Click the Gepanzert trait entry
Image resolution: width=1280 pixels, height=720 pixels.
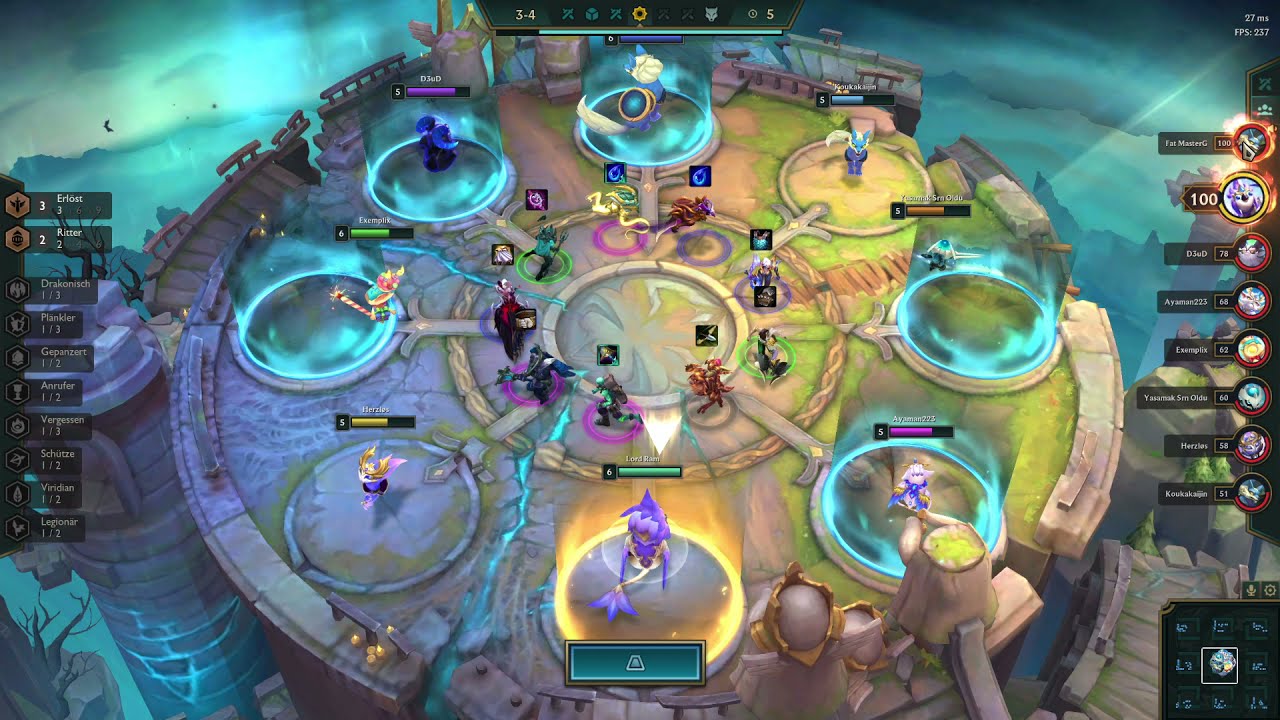pos(60,357)
